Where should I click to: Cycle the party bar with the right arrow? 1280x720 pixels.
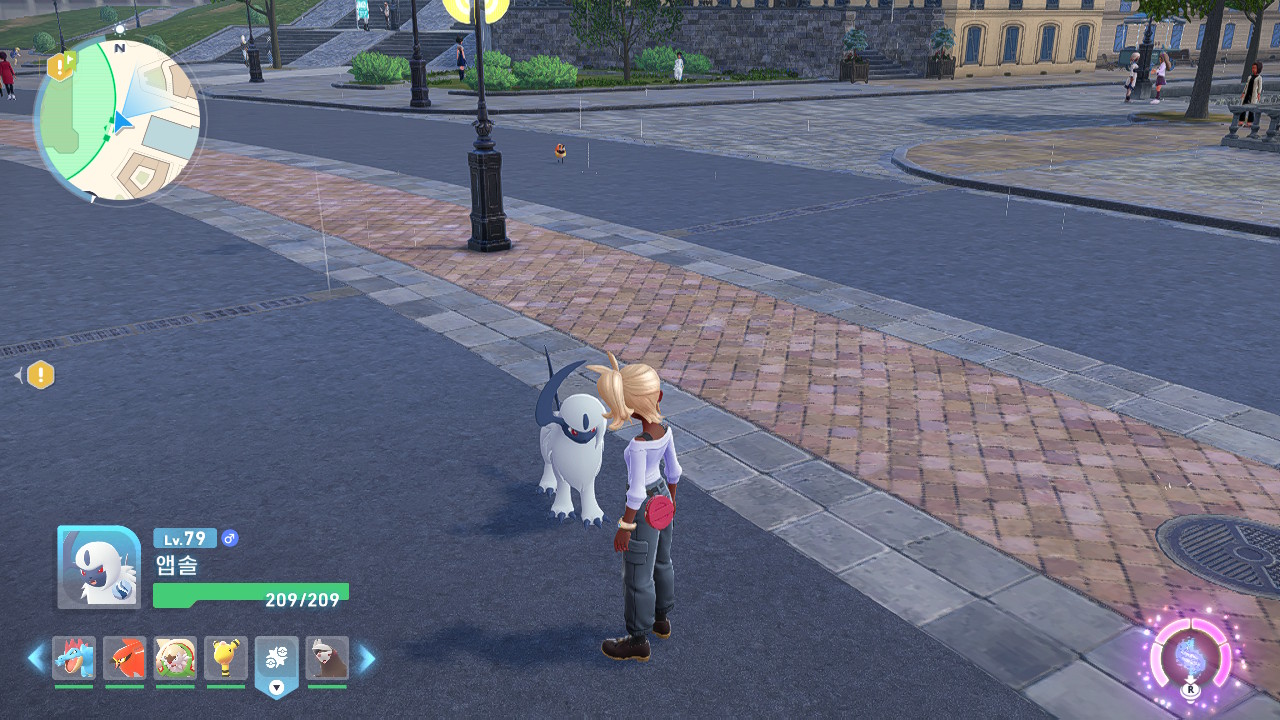coord(367,658)
